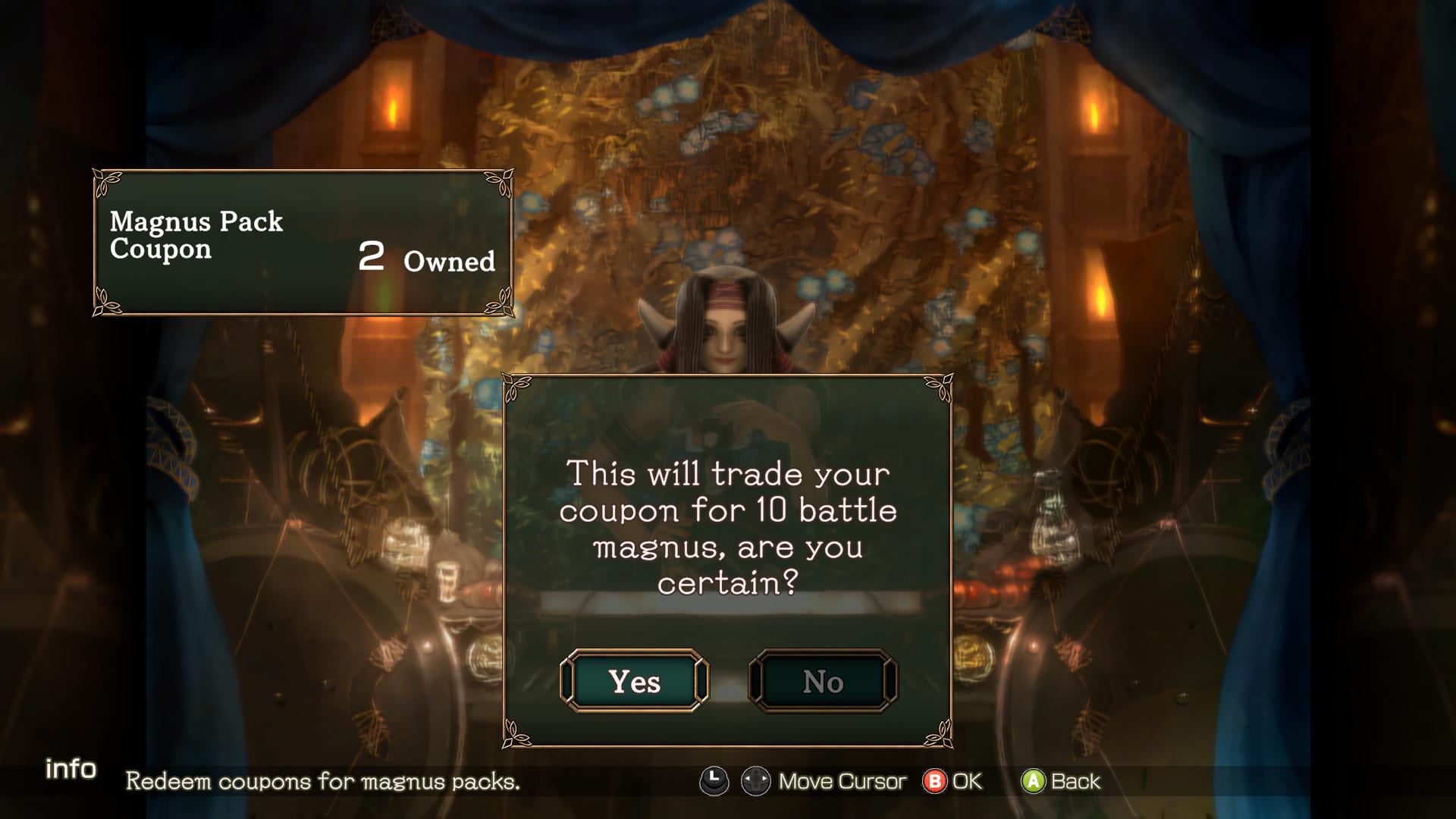Confirm the coupon trade with Yes
Viewport: 1456px width, 819px height.
tap(634, 681)
